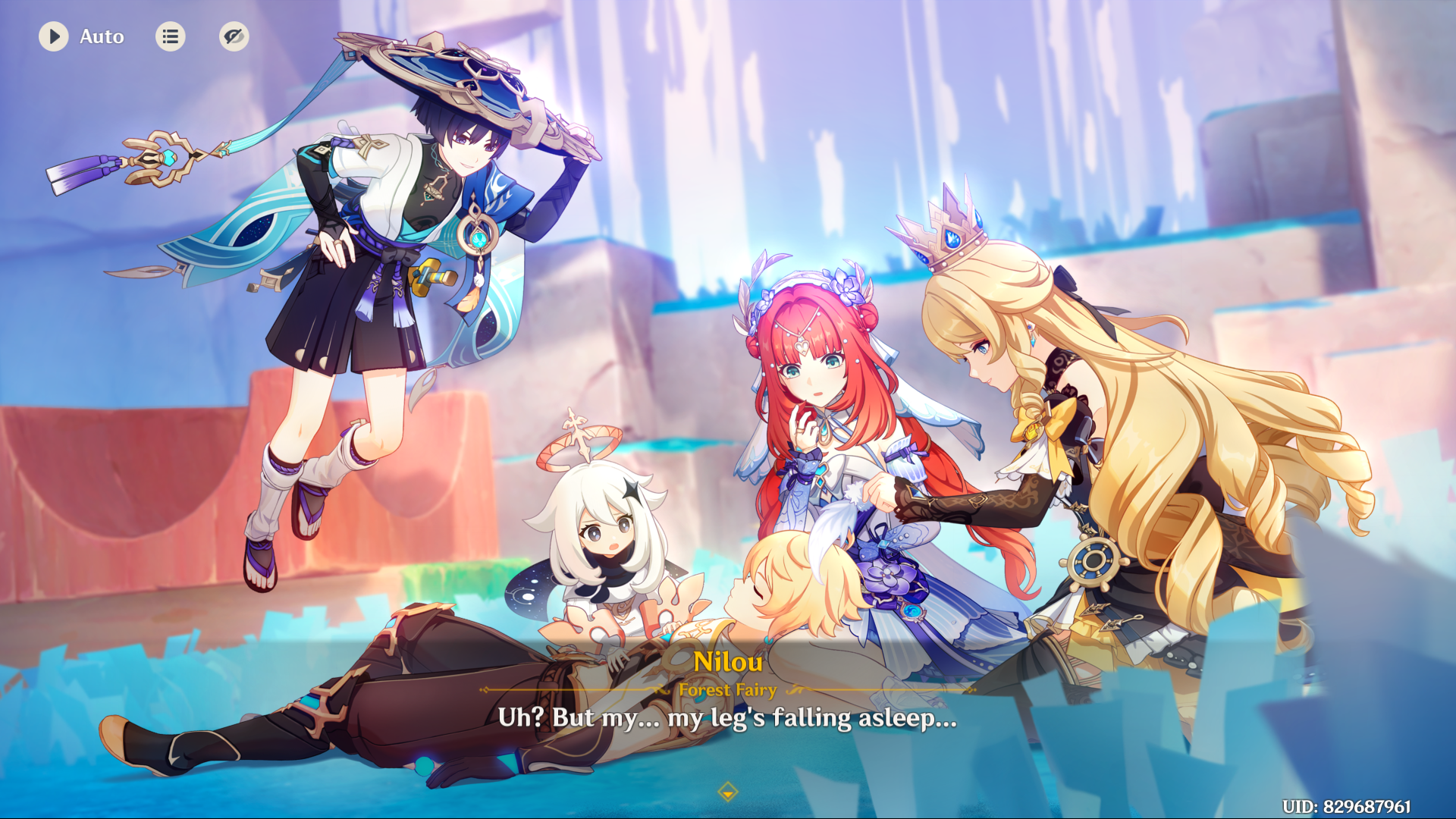The image size is (1456, 819).
Task: Toggle Auto dialogue playback
Action: [54, 36]
